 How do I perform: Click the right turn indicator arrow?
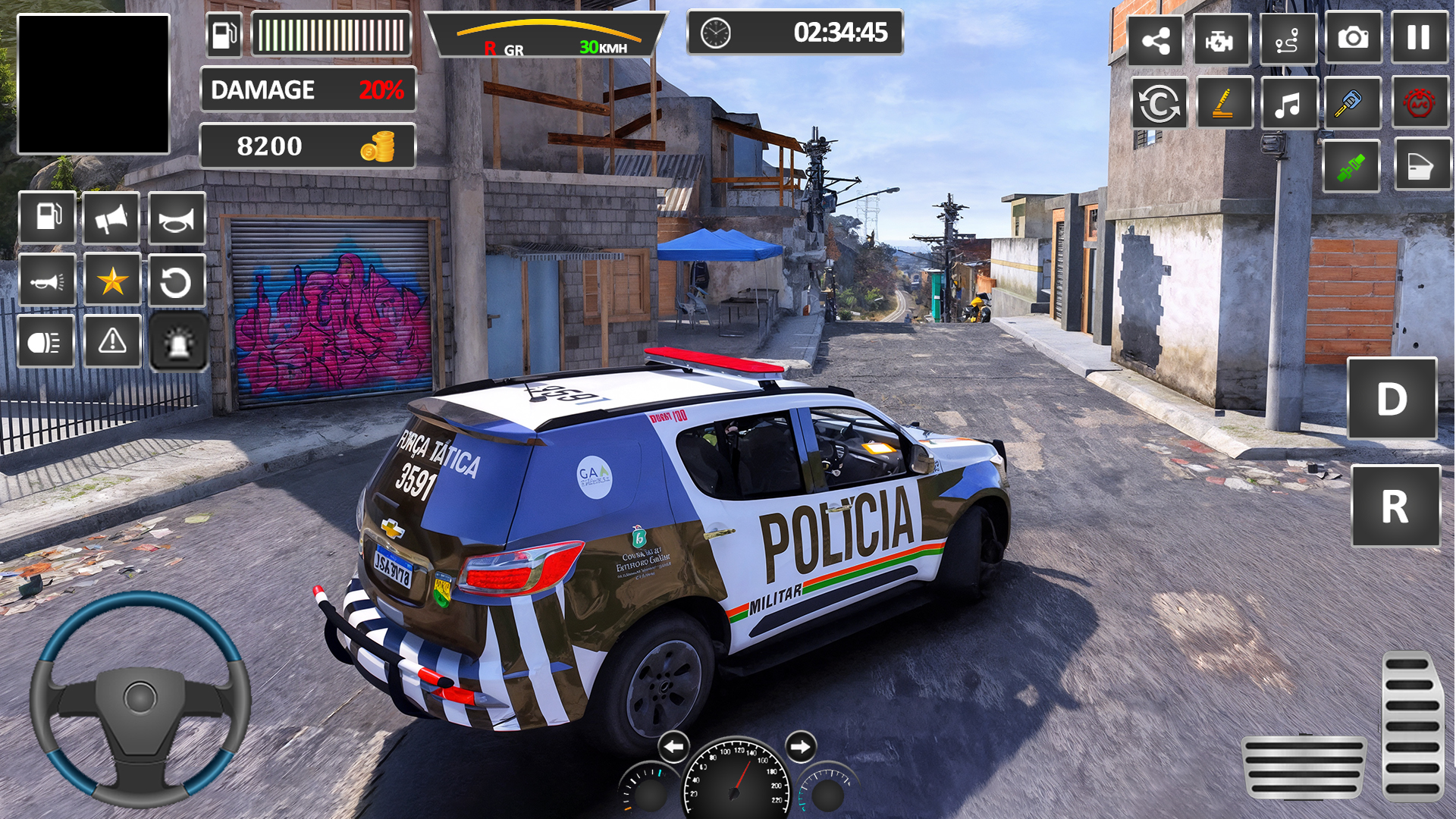800,747
